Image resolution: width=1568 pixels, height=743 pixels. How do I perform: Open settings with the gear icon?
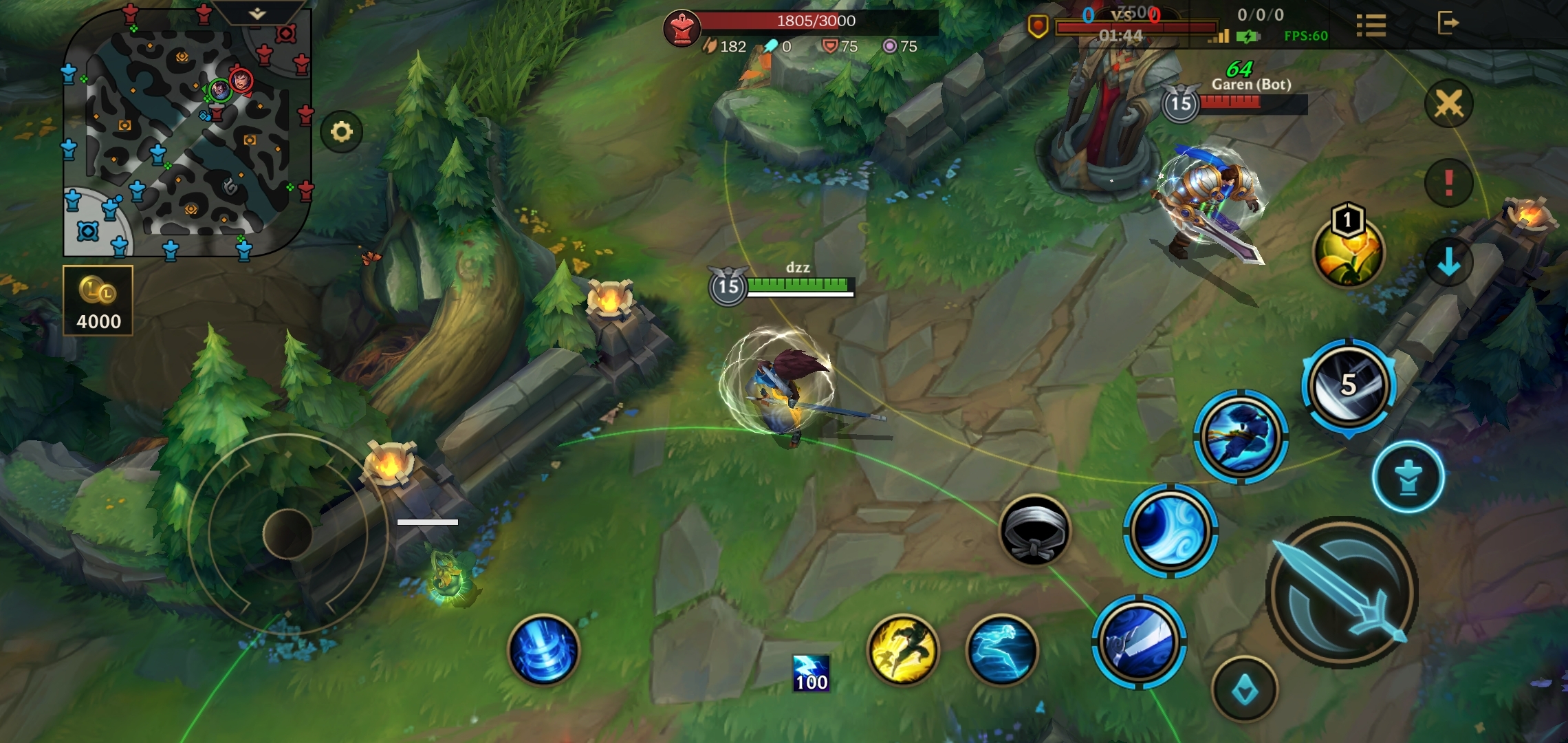click(x=341, y=131)
